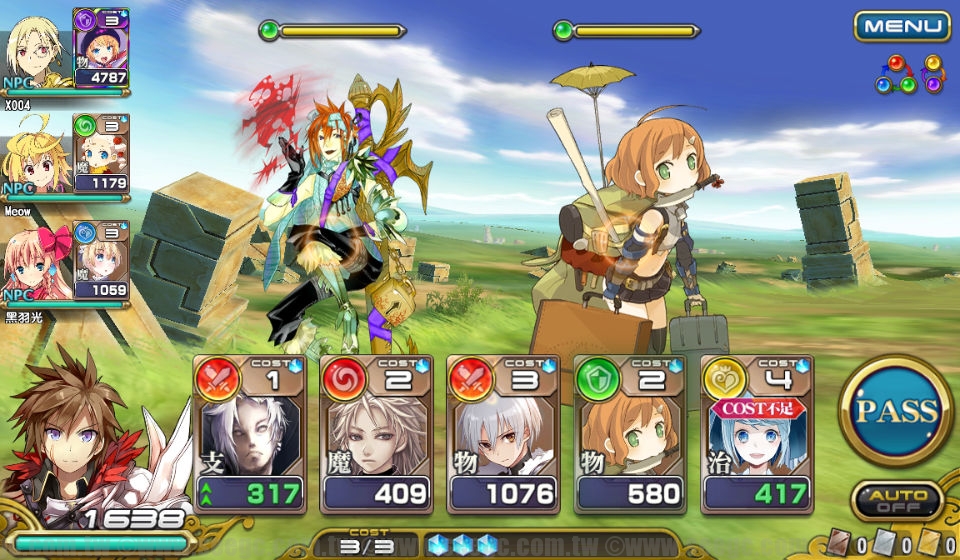960x560 pixels.
Task: Show the elemental affinity chart icon
Action: [909, 75]
